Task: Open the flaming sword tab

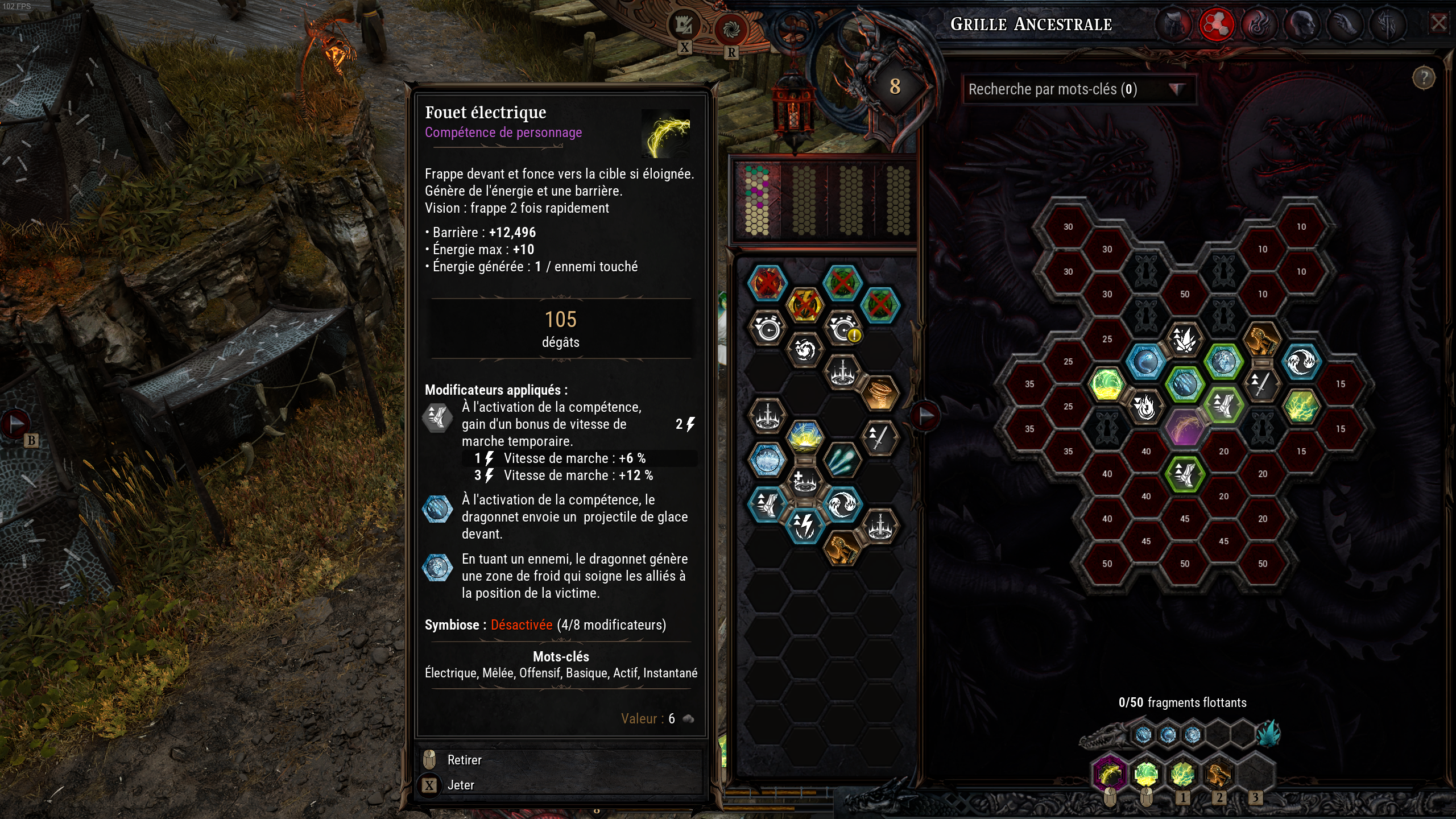Action: [x=1387, y=24]
